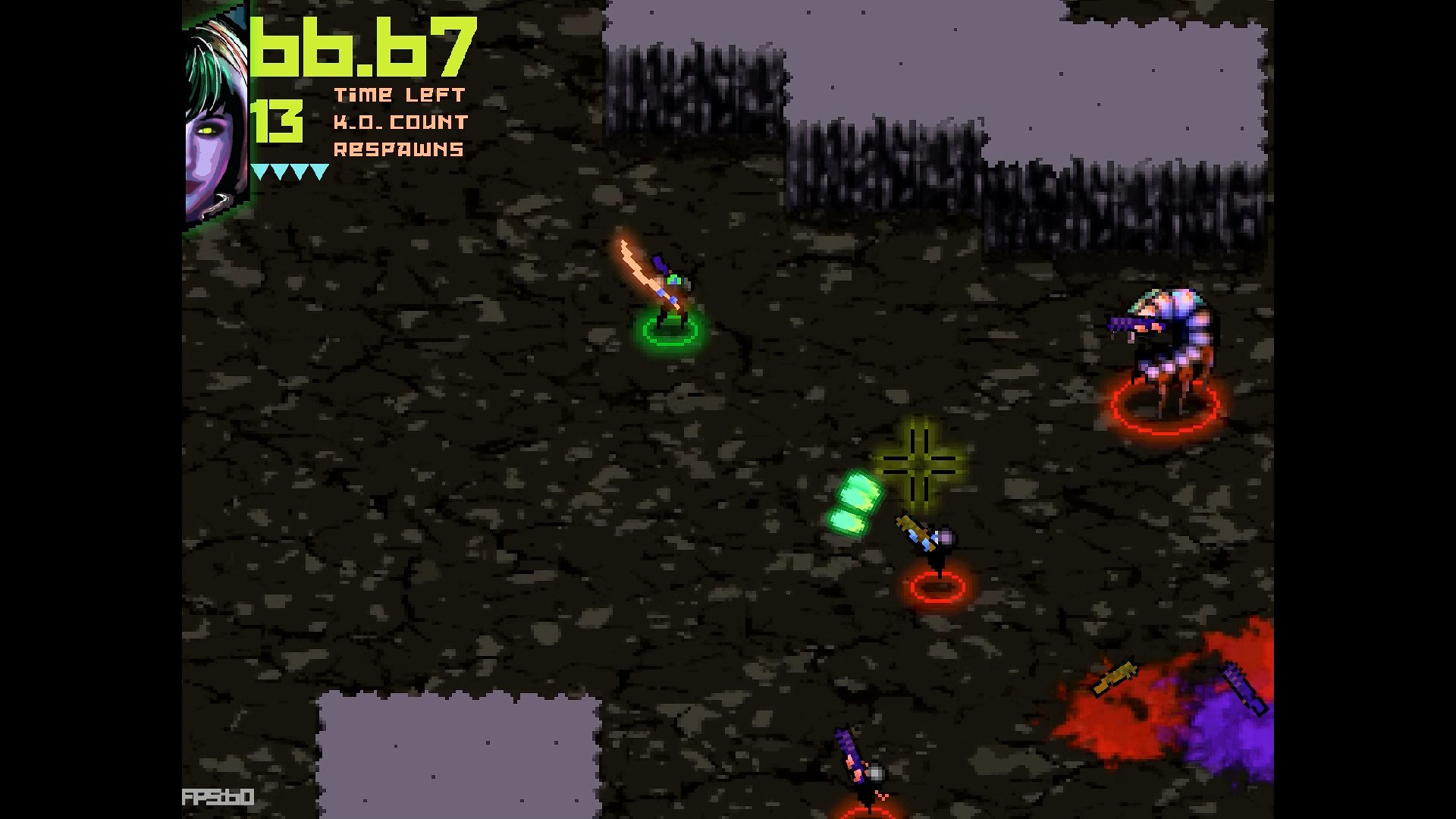Toggle the third respawn triangle marker
This screenshot has height=819, width=1456.
(300, 171)
